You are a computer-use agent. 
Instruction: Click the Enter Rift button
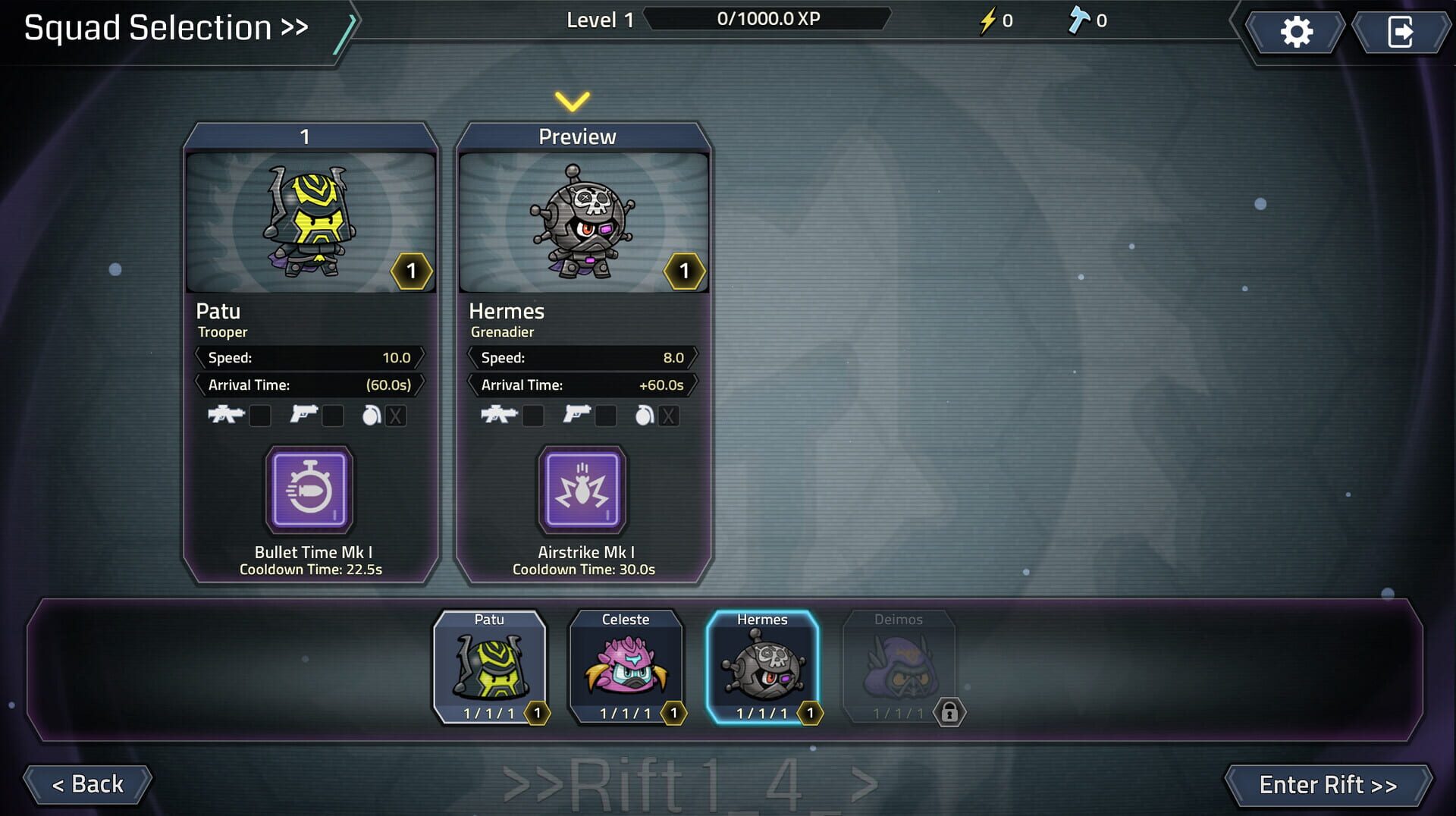1329,785
